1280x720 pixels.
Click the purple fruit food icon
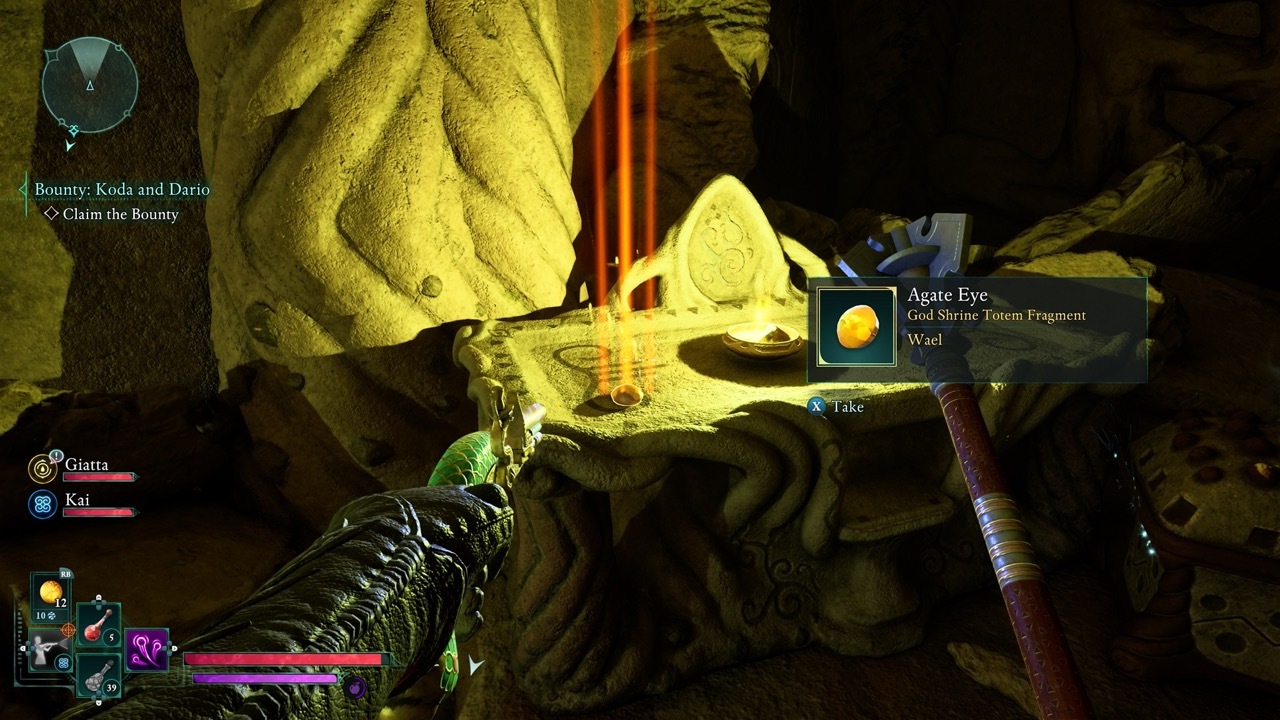(x=354, y=686)
